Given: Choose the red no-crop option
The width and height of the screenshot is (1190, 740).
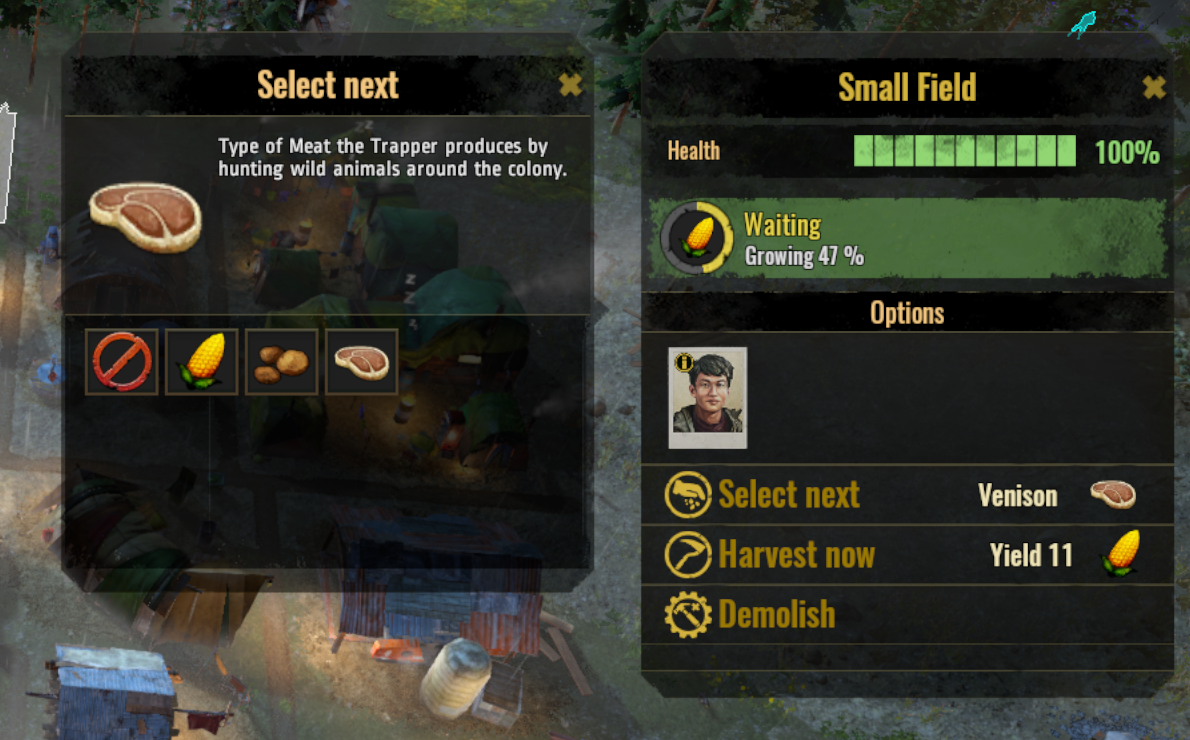Looking at the screenshot, I should tap(122, 361).
